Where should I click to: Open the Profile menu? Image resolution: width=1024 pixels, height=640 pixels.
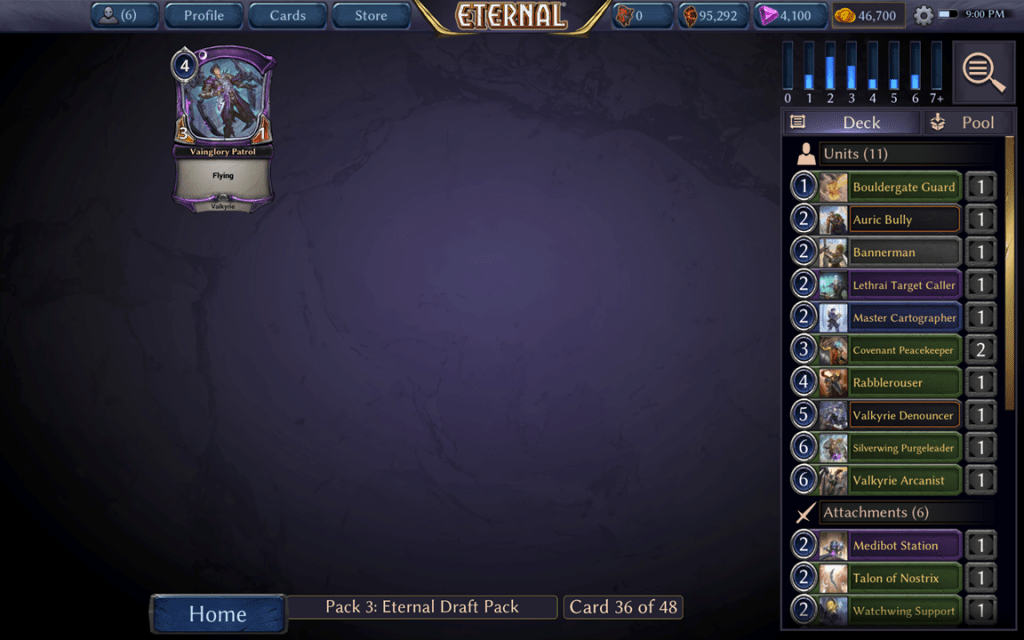(203, 16)
